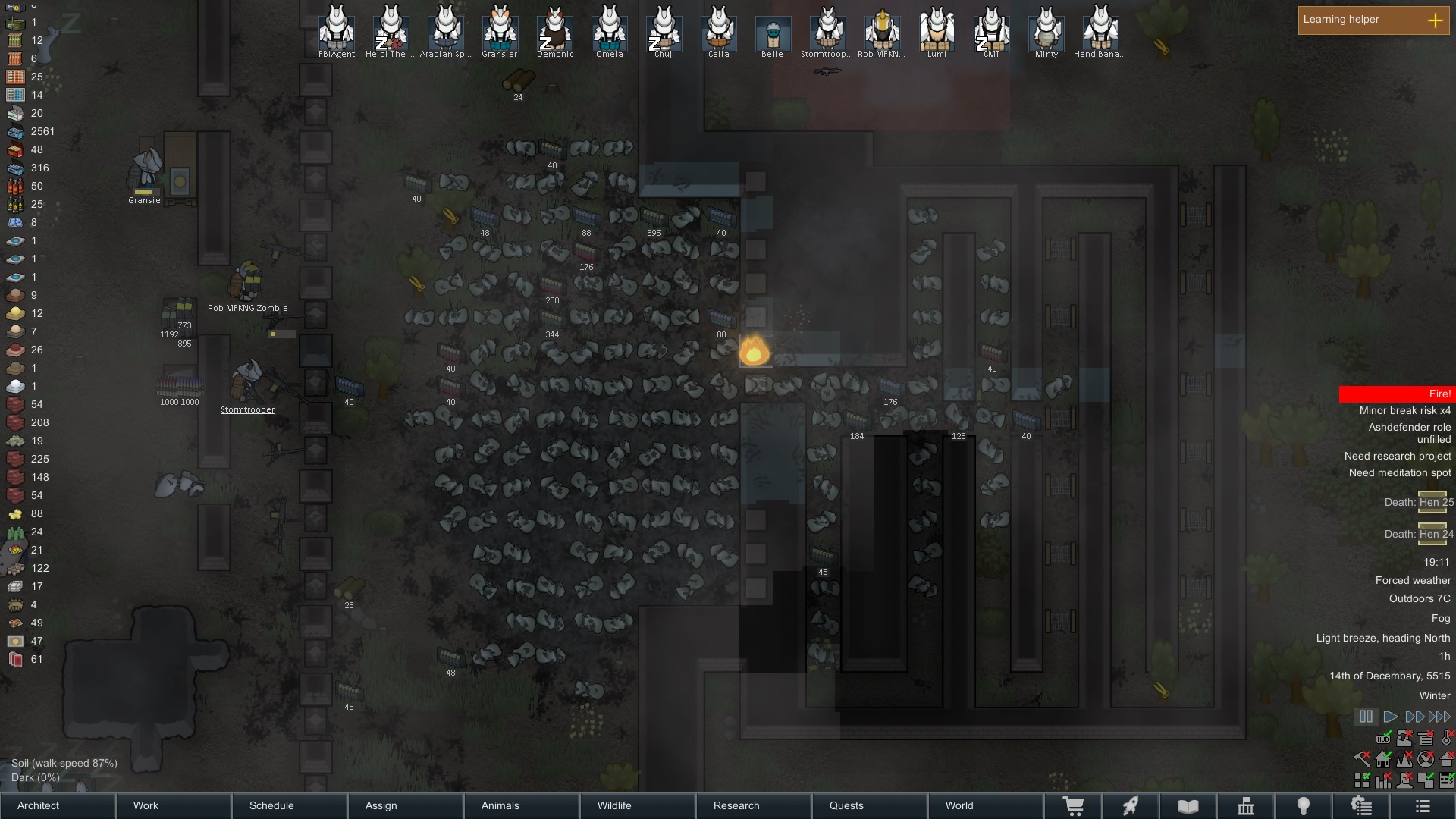Open the main menu list icon

pyautogui.click(x=1423, y=806)
